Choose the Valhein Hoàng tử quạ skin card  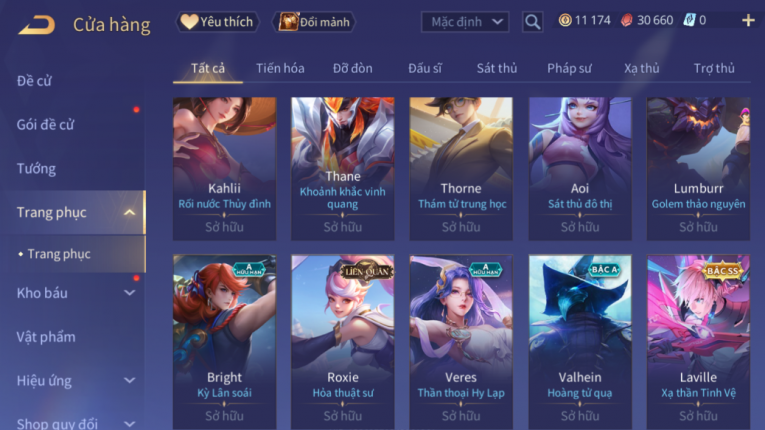(580, 339)
